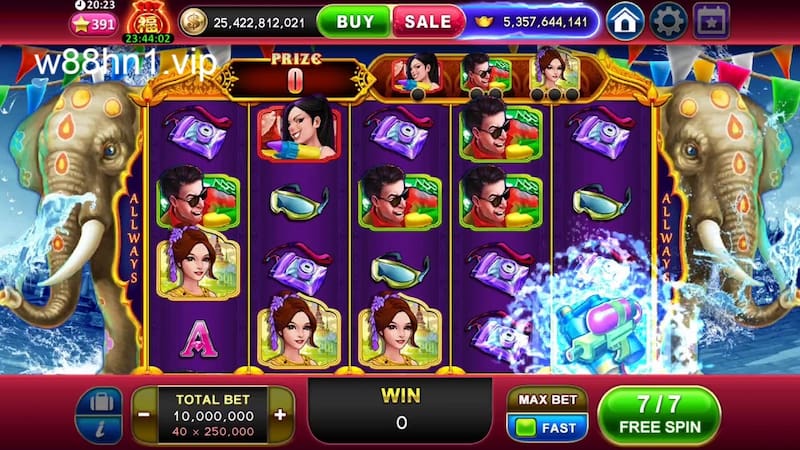The width and height of the screenshot is (800, 450).
Task: Return to lobby with home icon
Action: pyautogui.click(x=625, y=19)
